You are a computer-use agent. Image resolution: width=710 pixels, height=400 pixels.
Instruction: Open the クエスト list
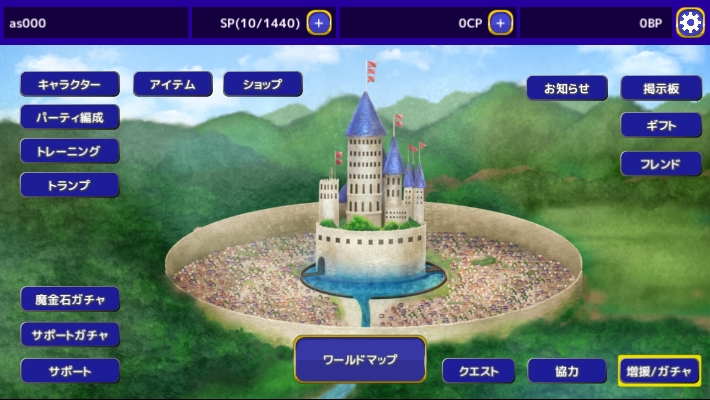pyautogui.click(x=478, y=371)
